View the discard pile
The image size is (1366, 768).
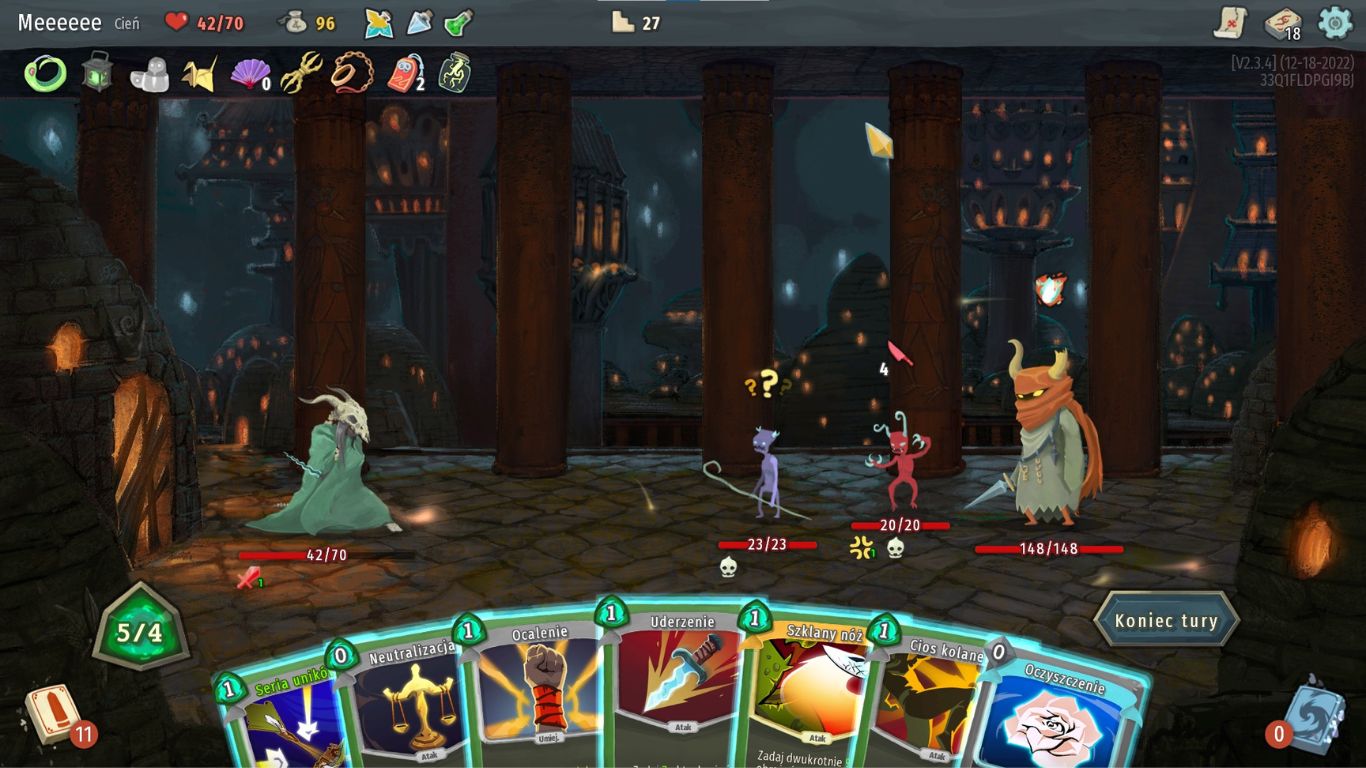coord(1310,716)
